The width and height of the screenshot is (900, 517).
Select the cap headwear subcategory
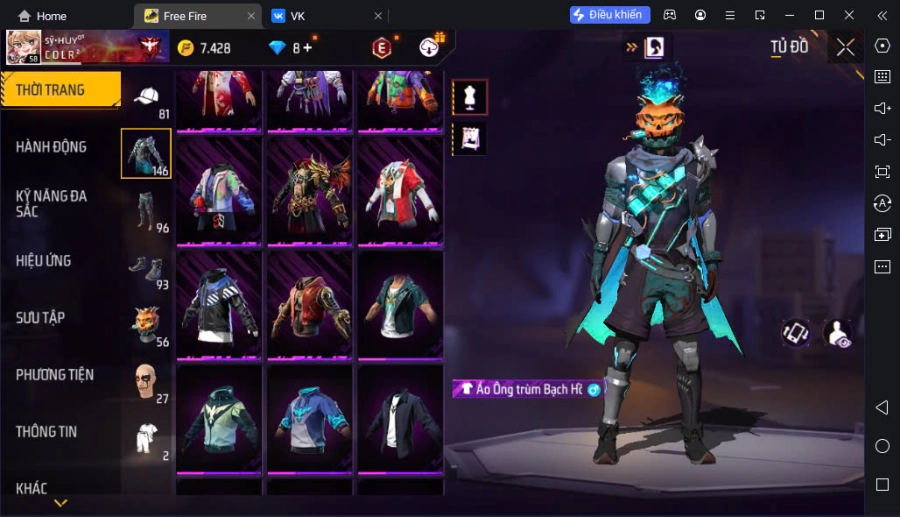[x=147, y=98]
